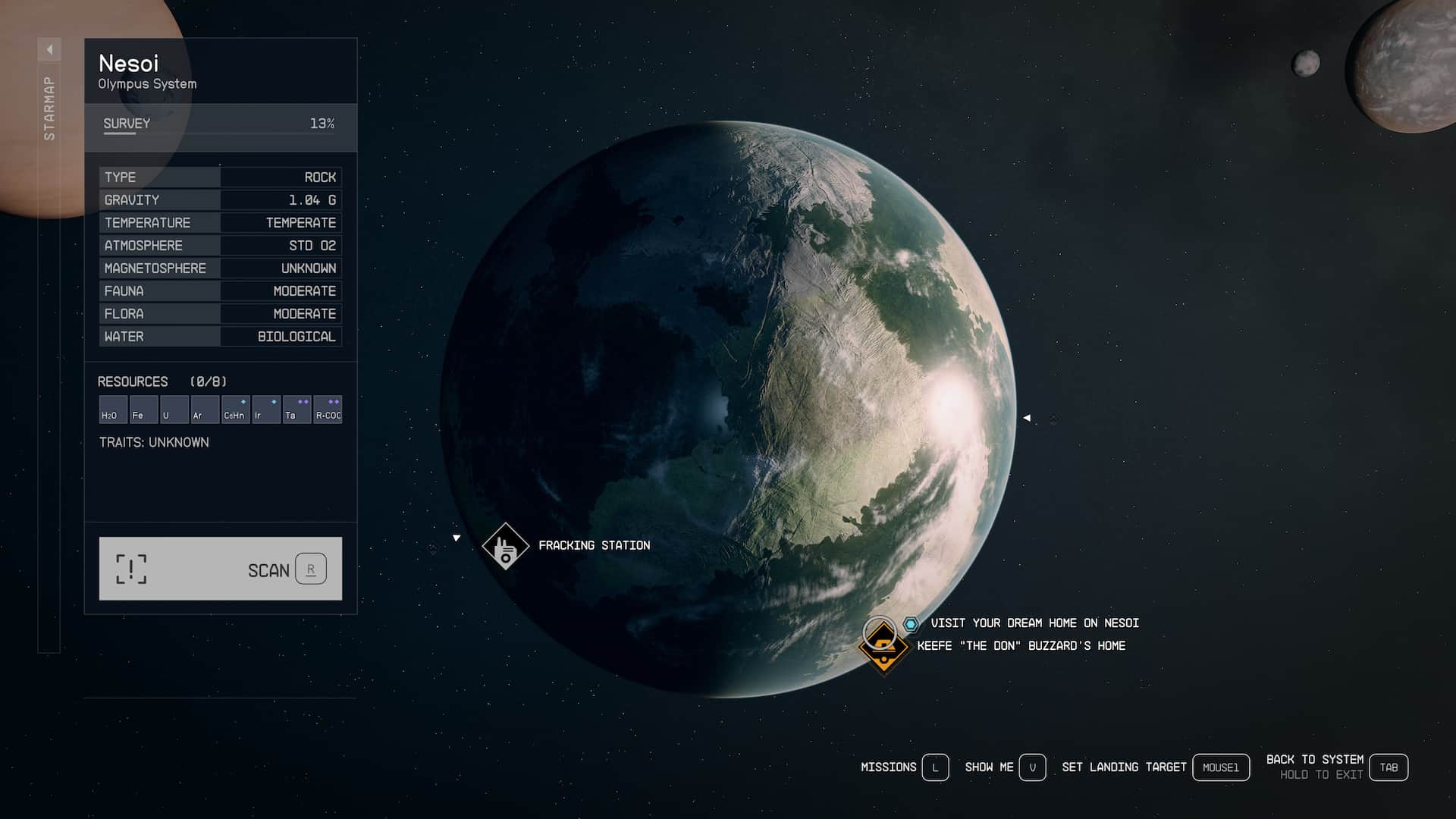Viewport: 1456px width, 819px height.
Task: Select the Ir iridium resource icon
Action: 266,409
